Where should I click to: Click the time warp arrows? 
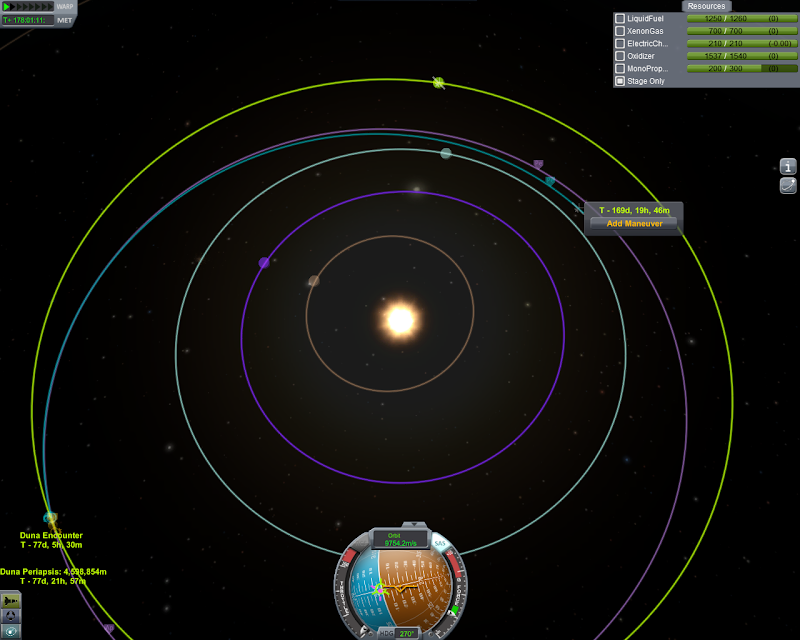tap(28, 7)
